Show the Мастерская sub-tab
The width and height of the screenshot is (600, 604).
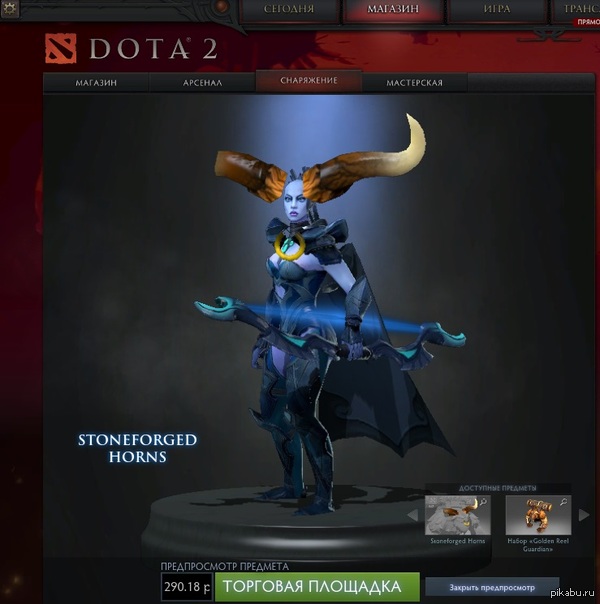coord(414,83)
